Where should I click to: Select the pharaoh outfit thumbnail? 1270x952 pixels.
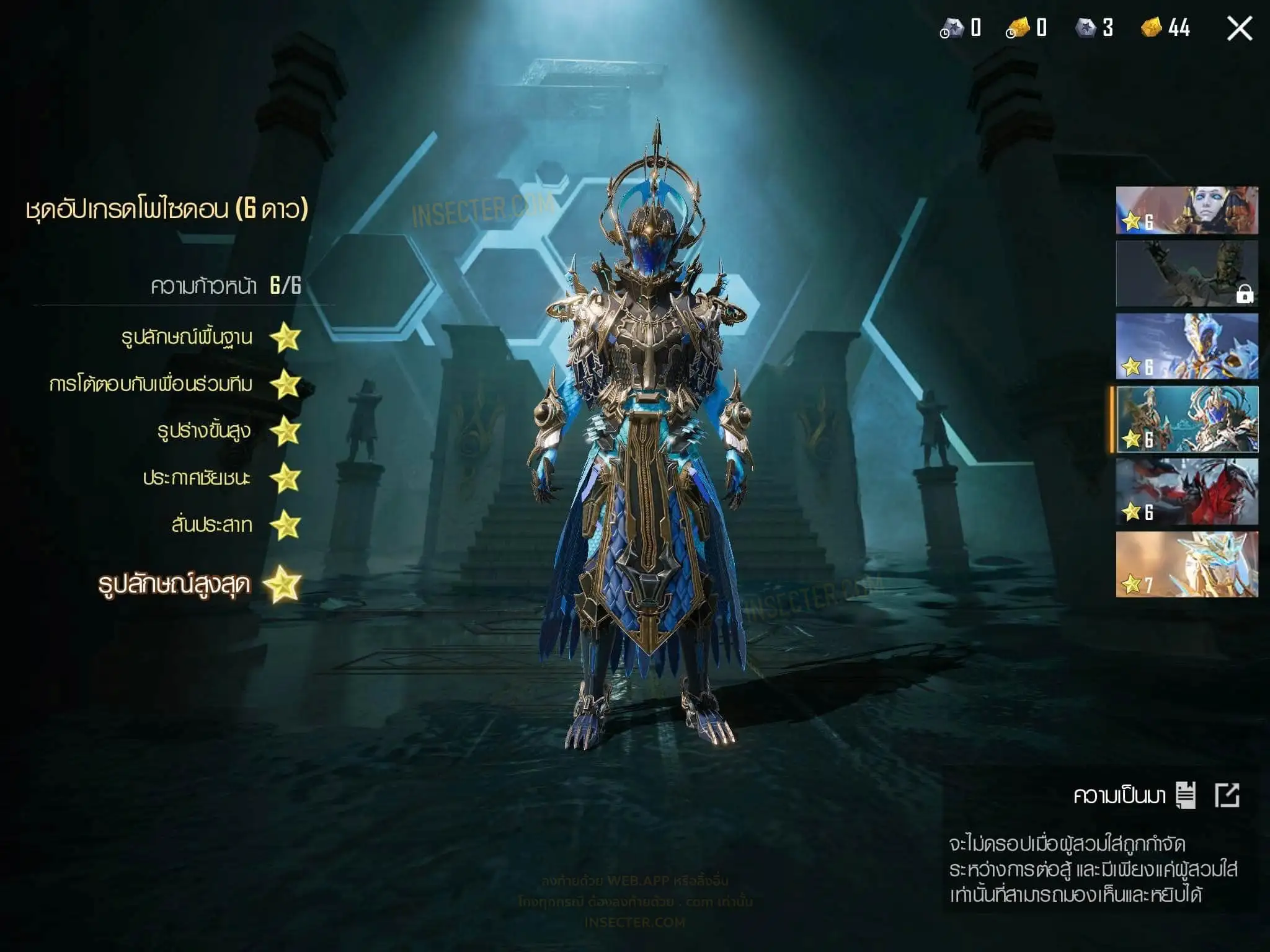point(1187,211)
